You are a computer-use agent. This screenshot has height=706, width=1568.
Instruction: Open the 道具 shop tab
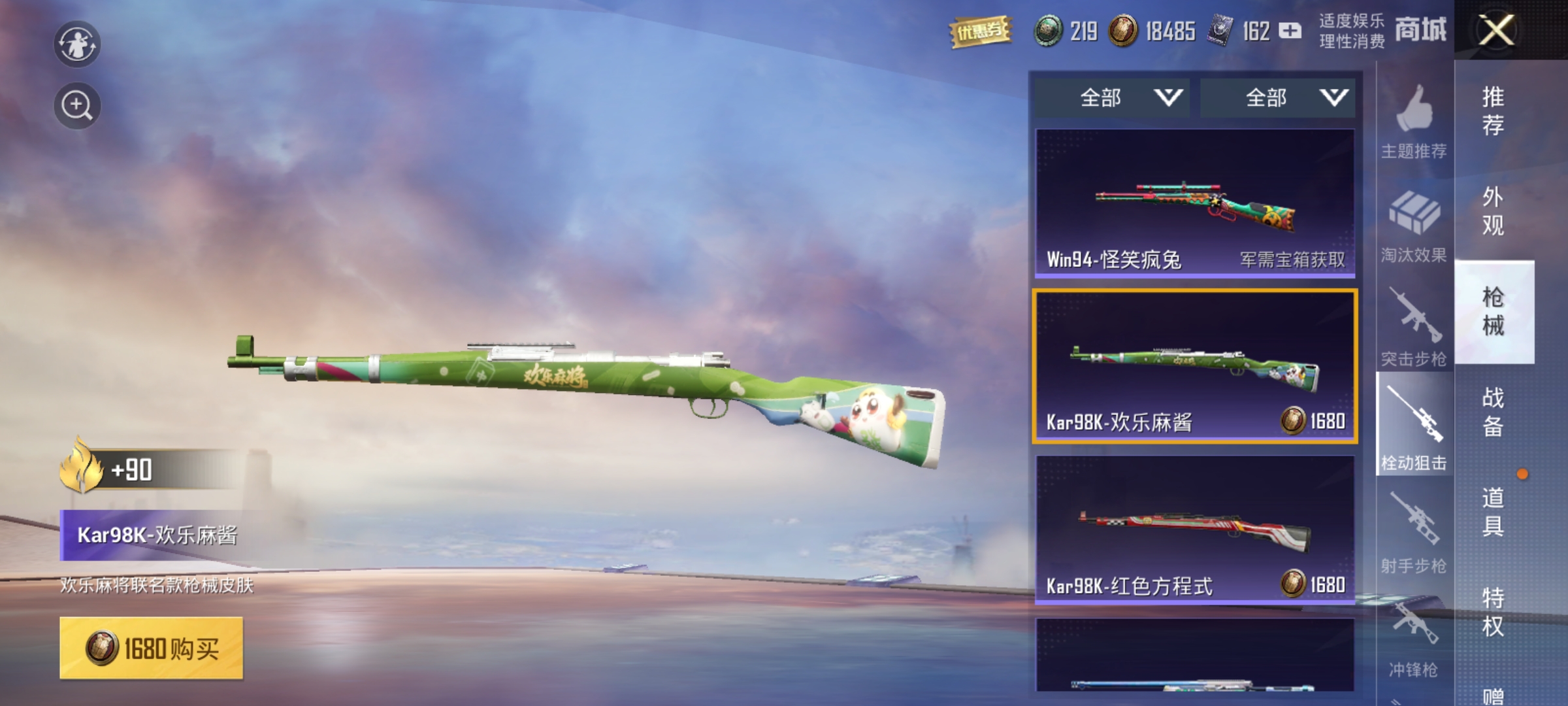[1494, 511]
